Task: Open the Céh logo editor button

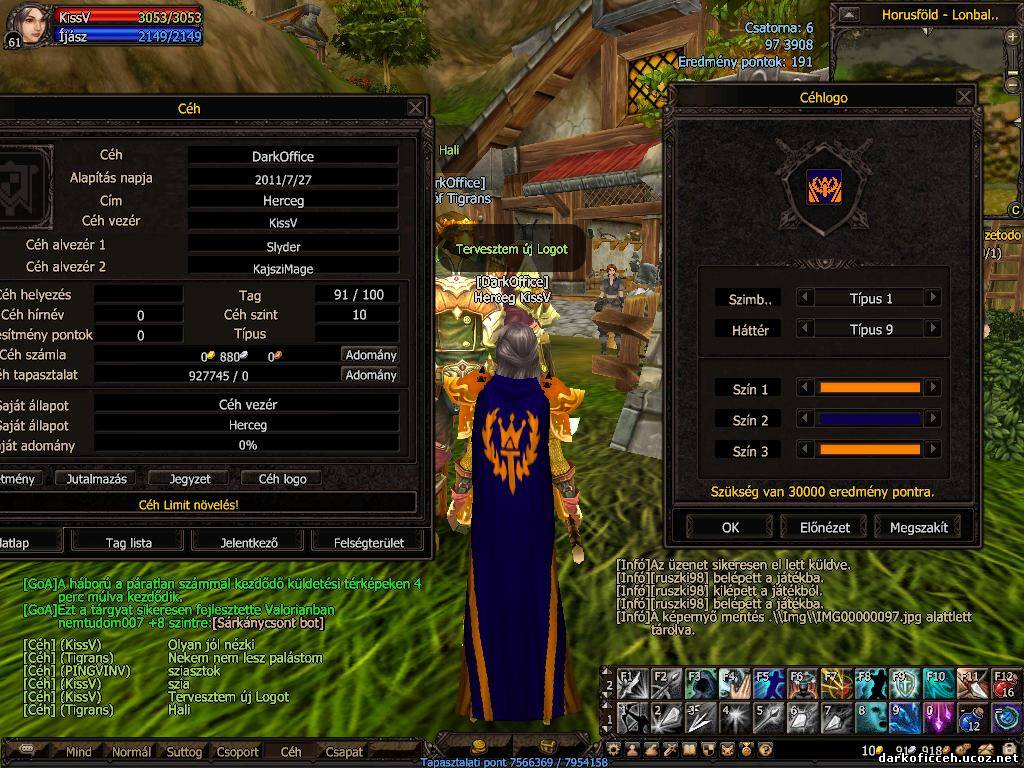Action: (282, 479)
